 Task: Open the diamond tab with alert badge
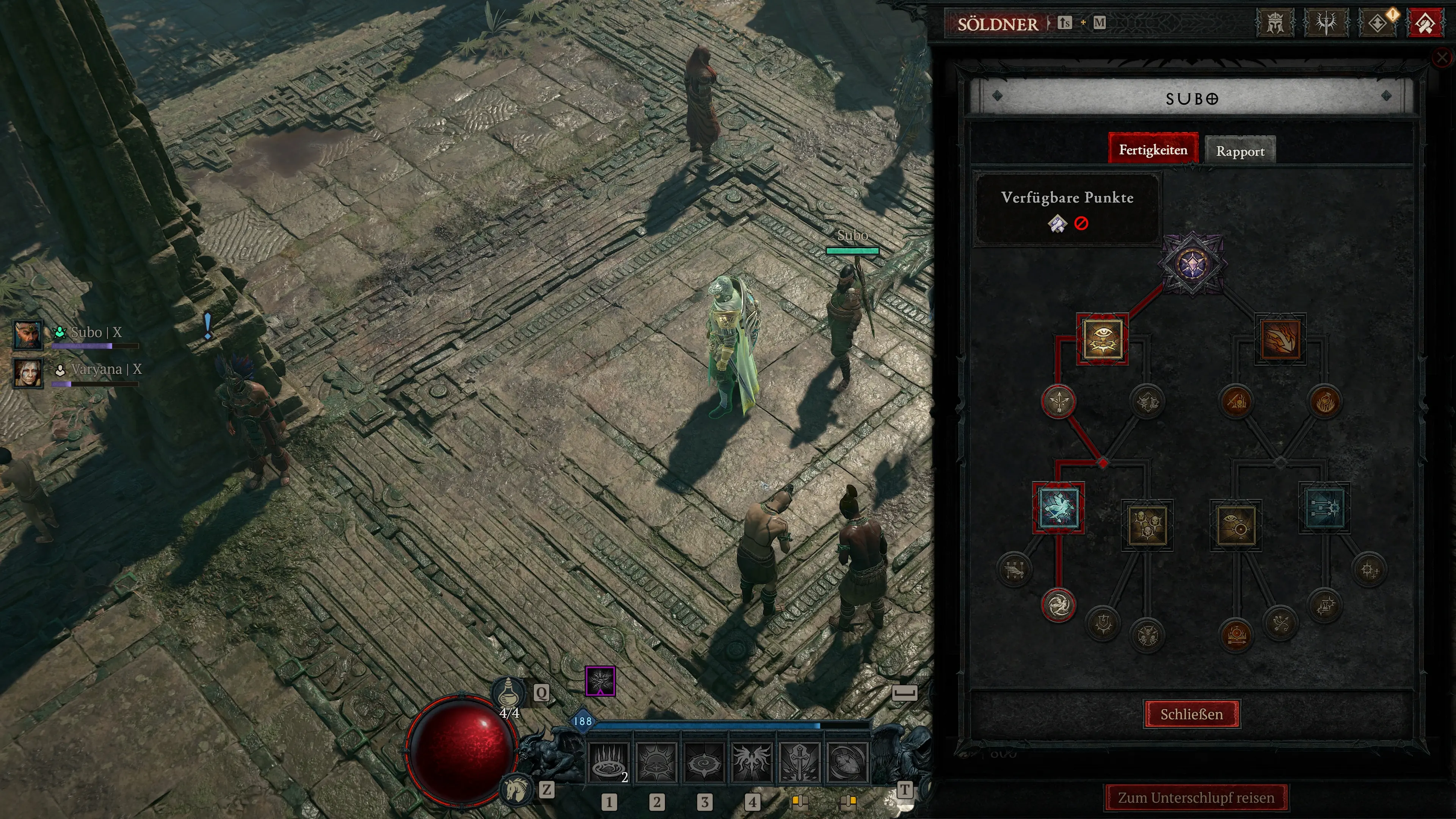1377,24
